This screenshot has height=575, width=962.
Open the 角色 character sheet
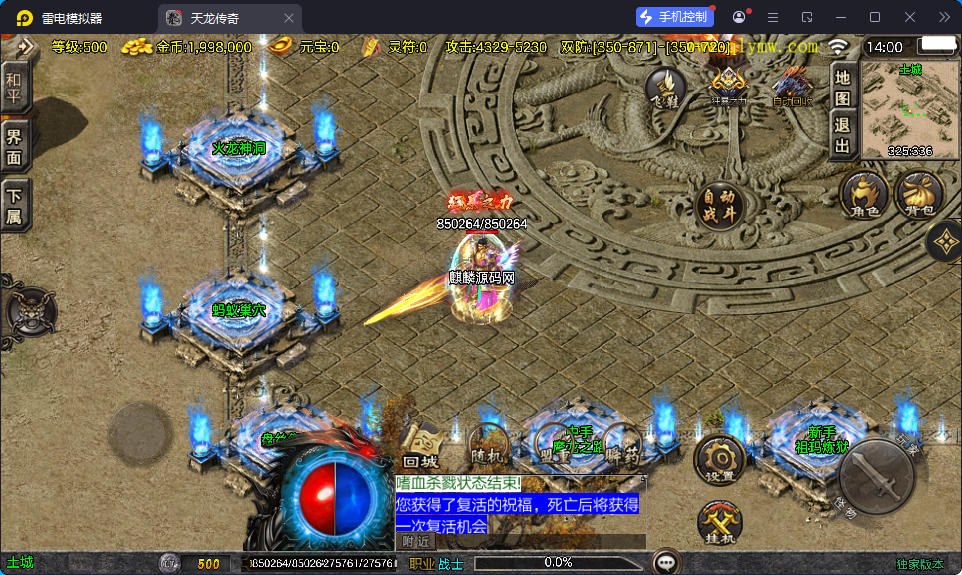(864, 193)
